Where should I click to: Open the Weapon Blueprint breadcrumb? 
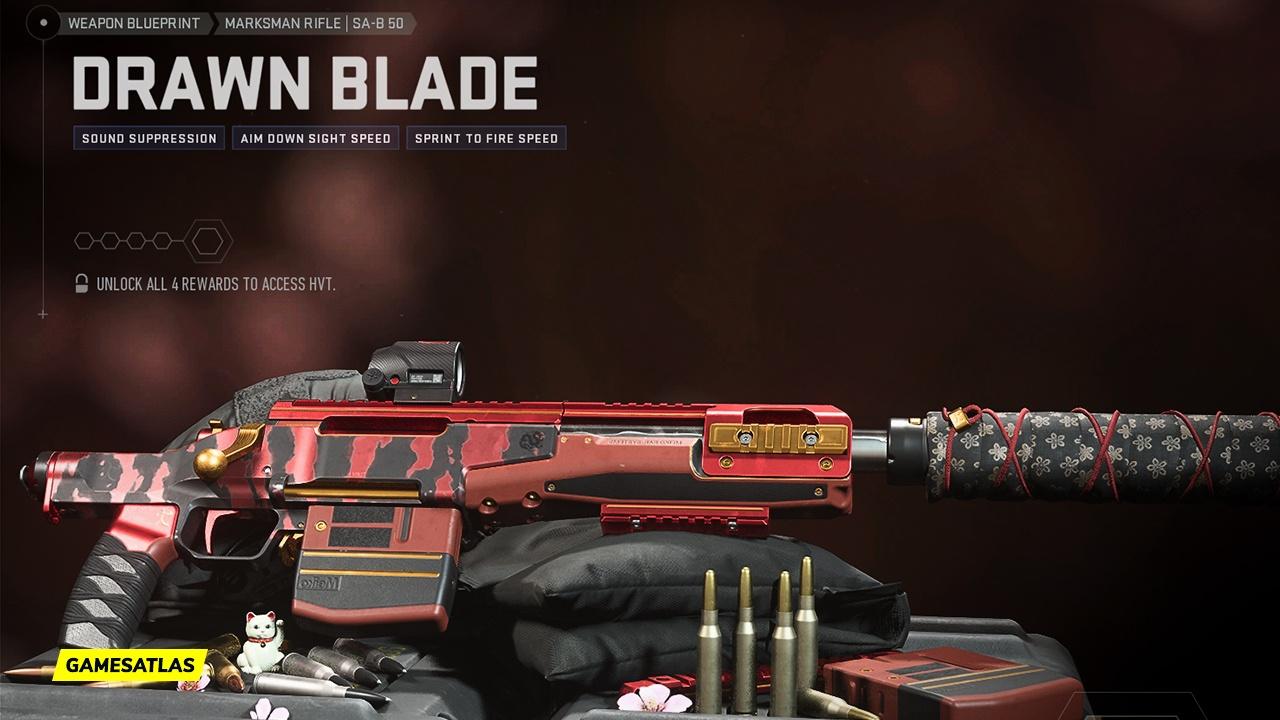point(133,23)
